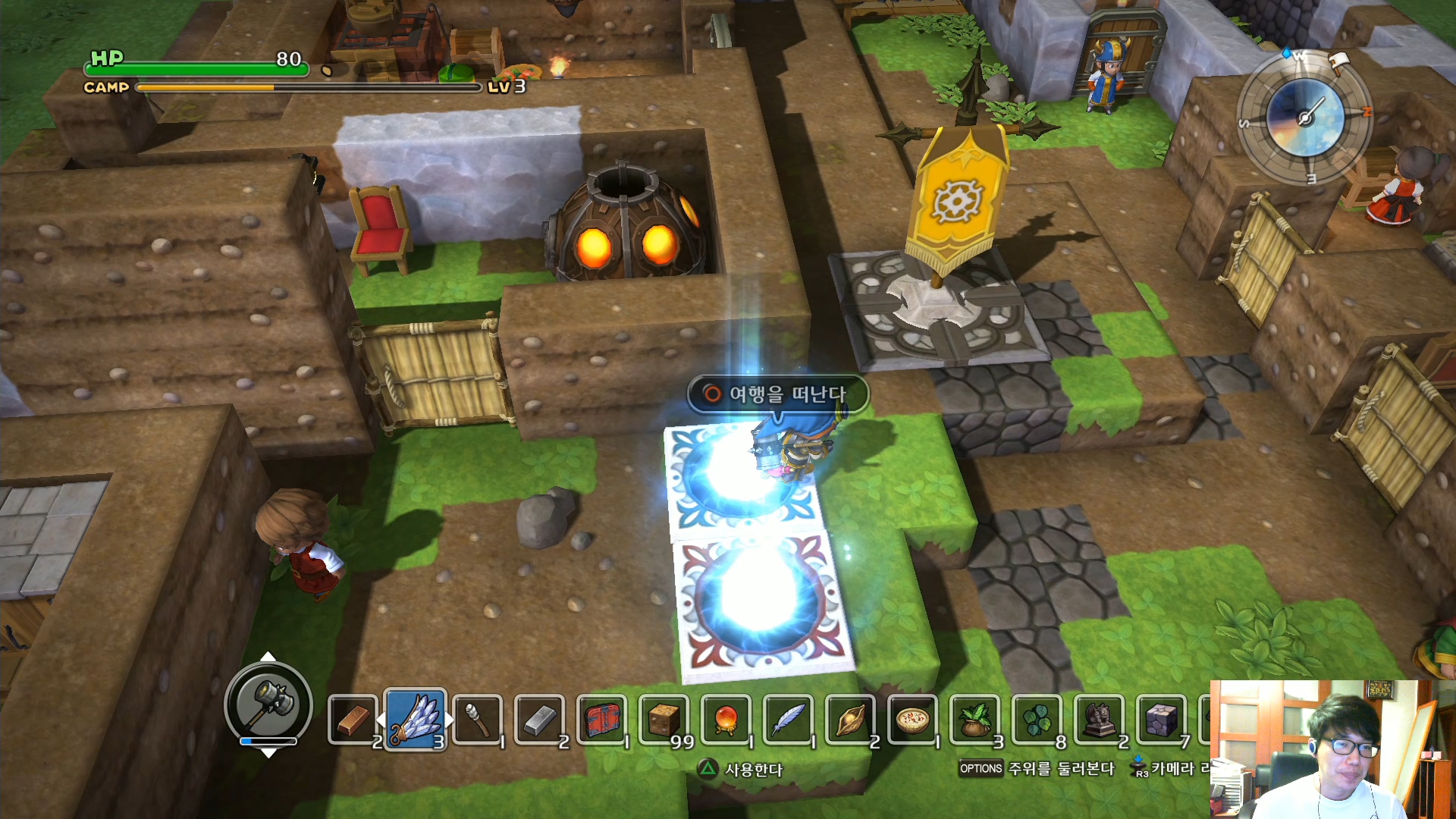Screen dimensions: 1456x819
Task: Select the iron ingot hotbar slot
Action: [540, 720]
